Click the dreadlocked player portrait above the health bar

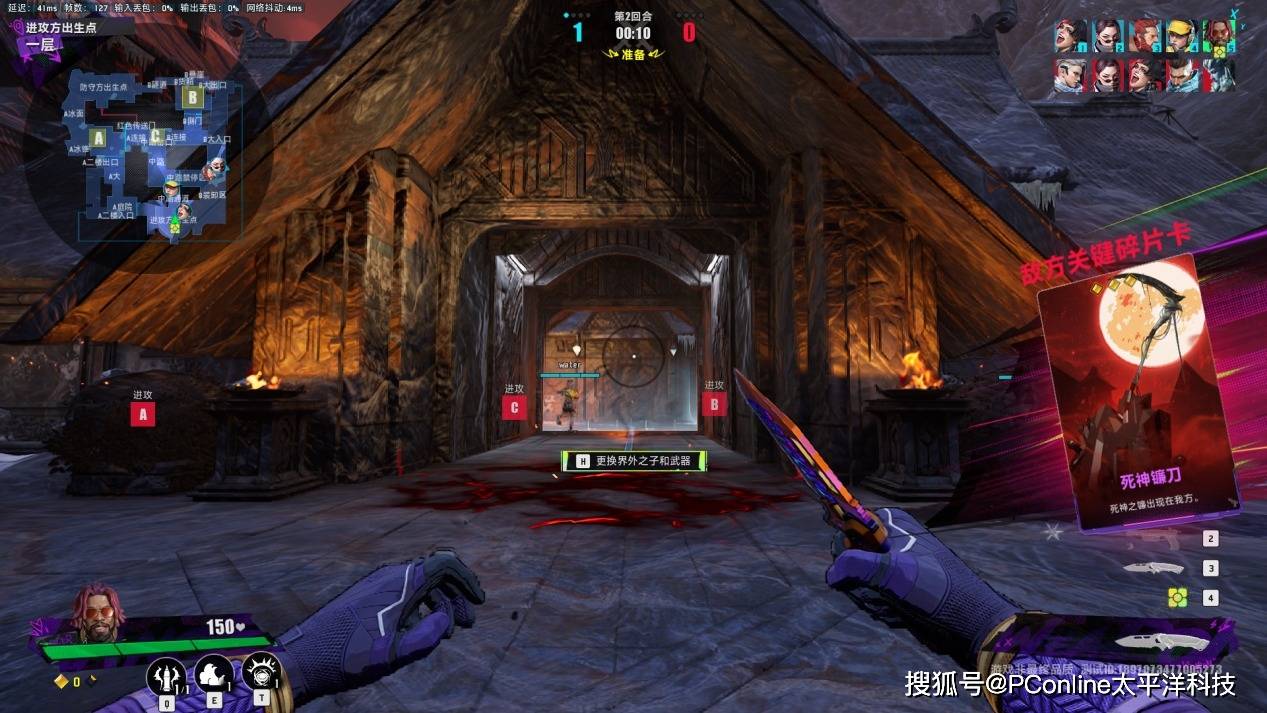point(95,612)
